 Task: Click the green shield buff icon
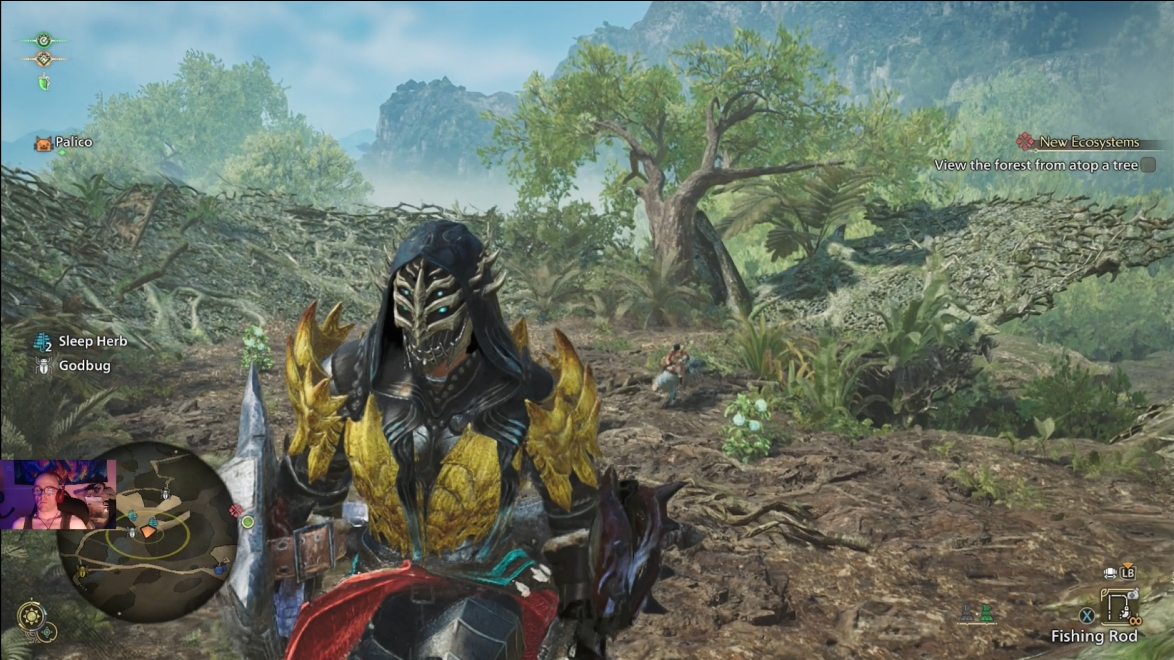(44, 83)
